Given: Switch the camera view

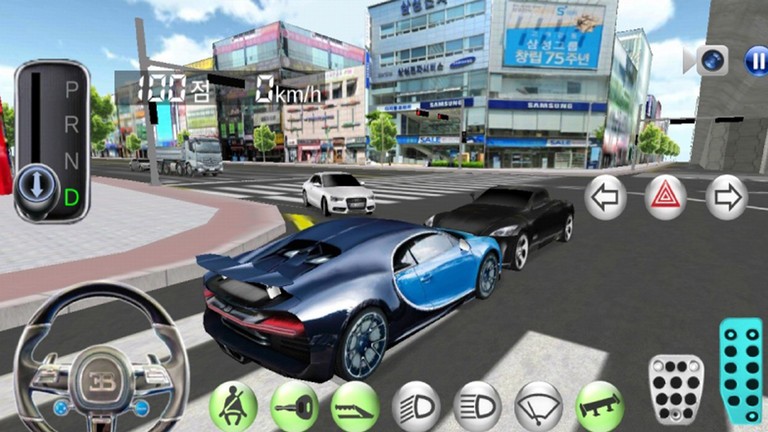Looking at the screenshot, I should (711, 60).
